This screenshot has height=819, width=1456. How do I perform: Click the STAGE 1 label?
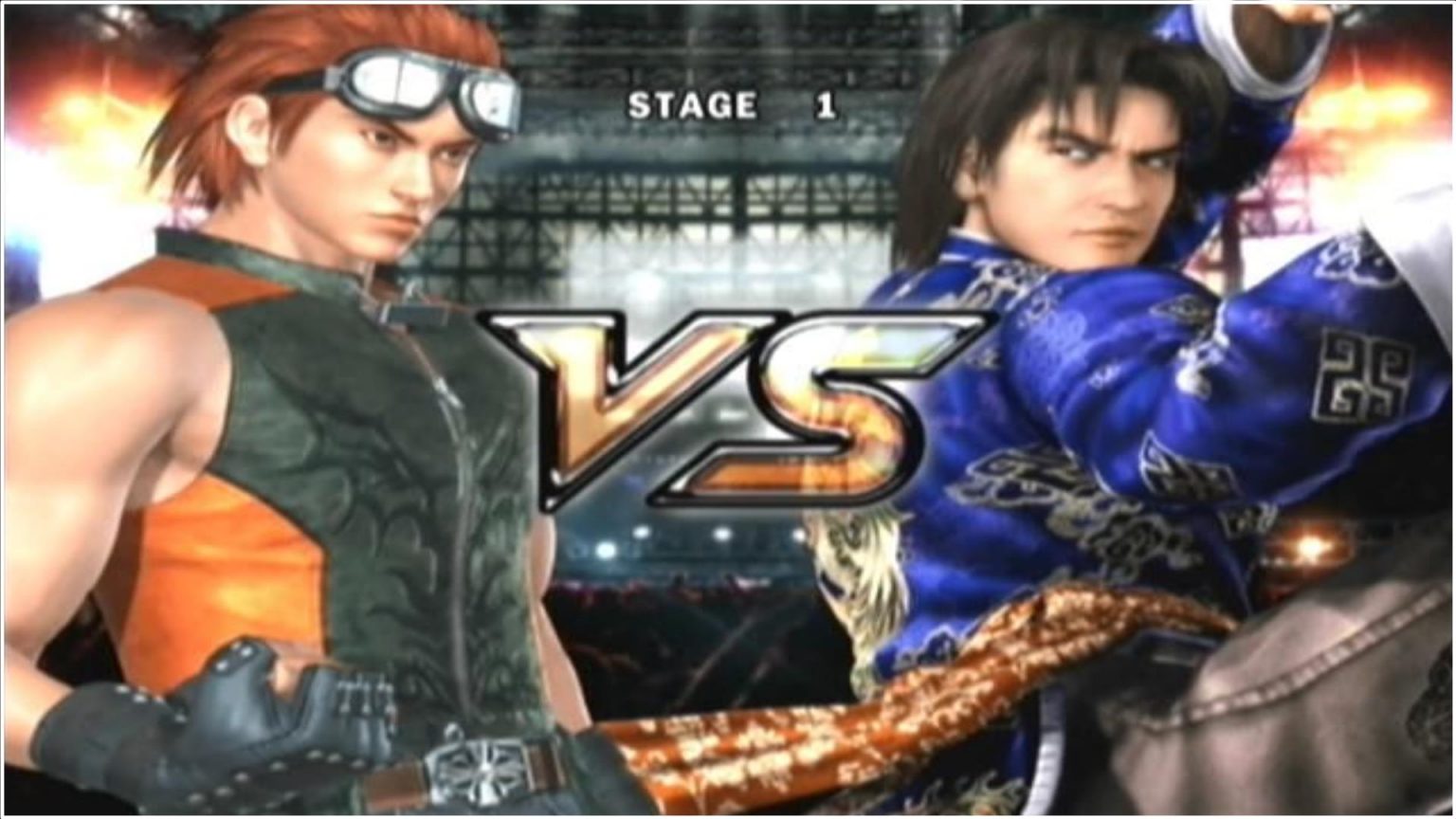pyautogui.click(x=694, y=105)
